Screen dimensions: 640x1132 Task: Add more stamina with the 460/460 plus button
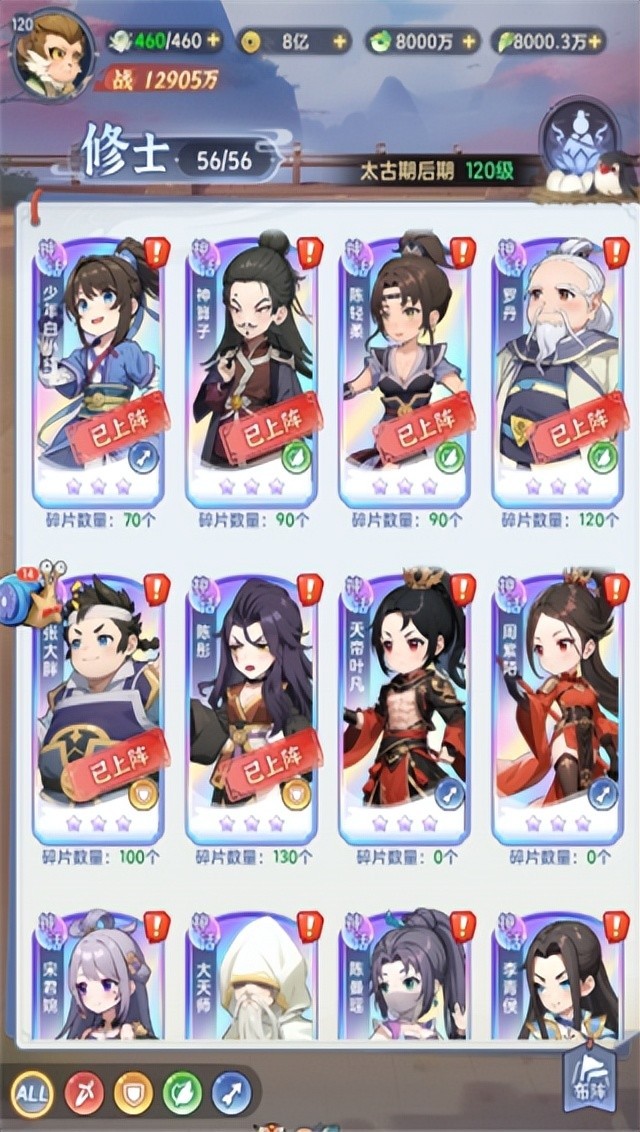[214, 42]
